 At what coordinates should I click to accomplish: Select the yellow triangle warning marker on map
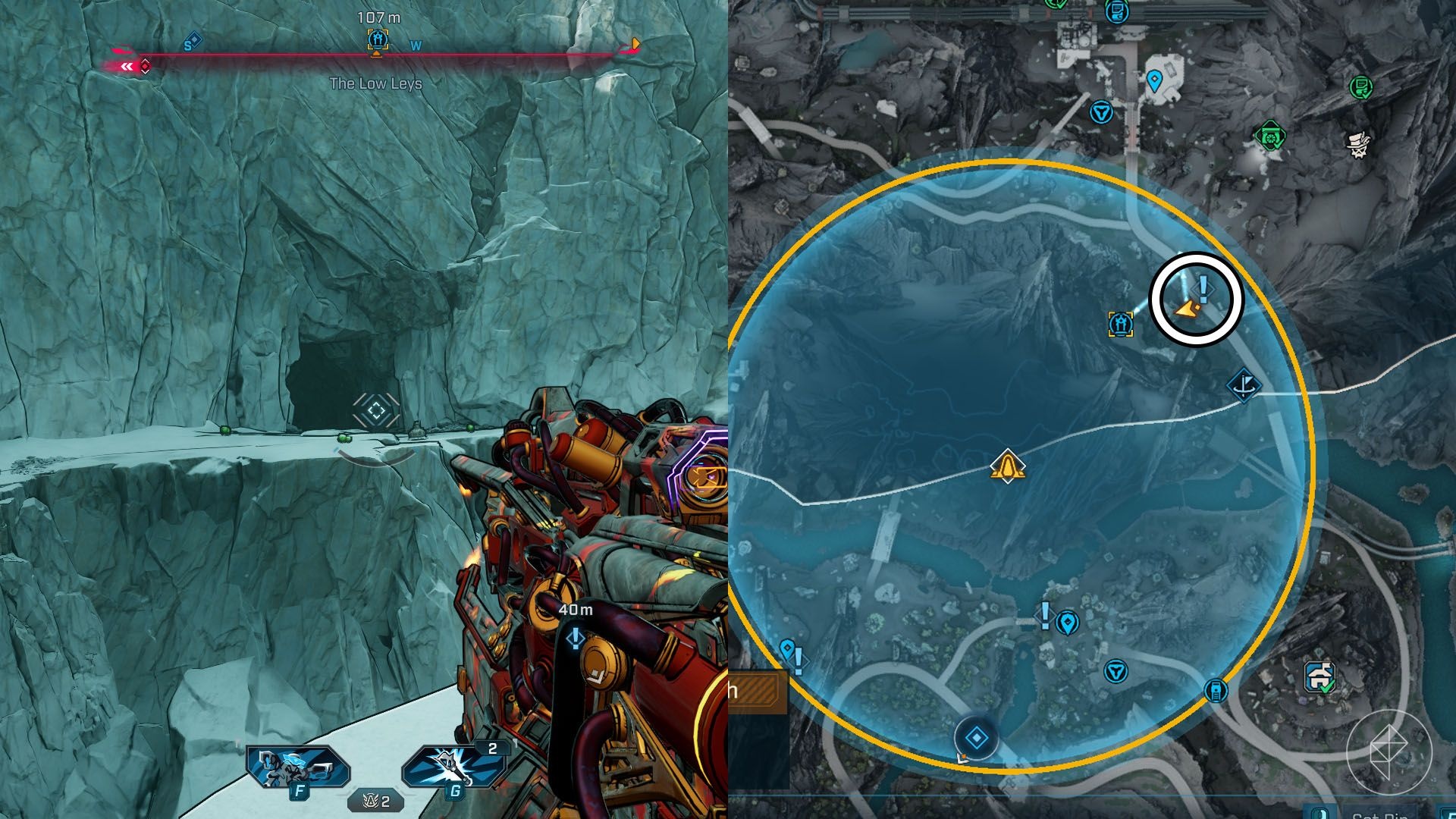pyautogui.click(x=1007, y=466)
